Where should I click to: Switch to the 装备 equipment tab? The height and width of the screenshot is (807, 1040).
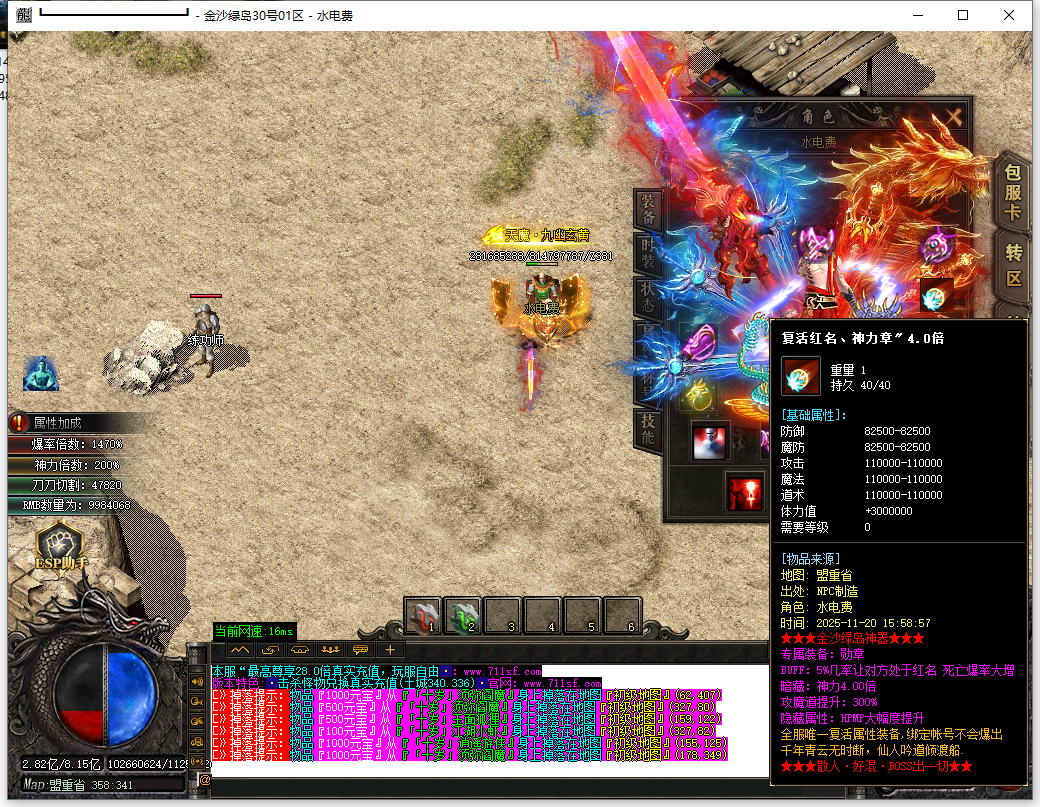click(x=648, y=210)
